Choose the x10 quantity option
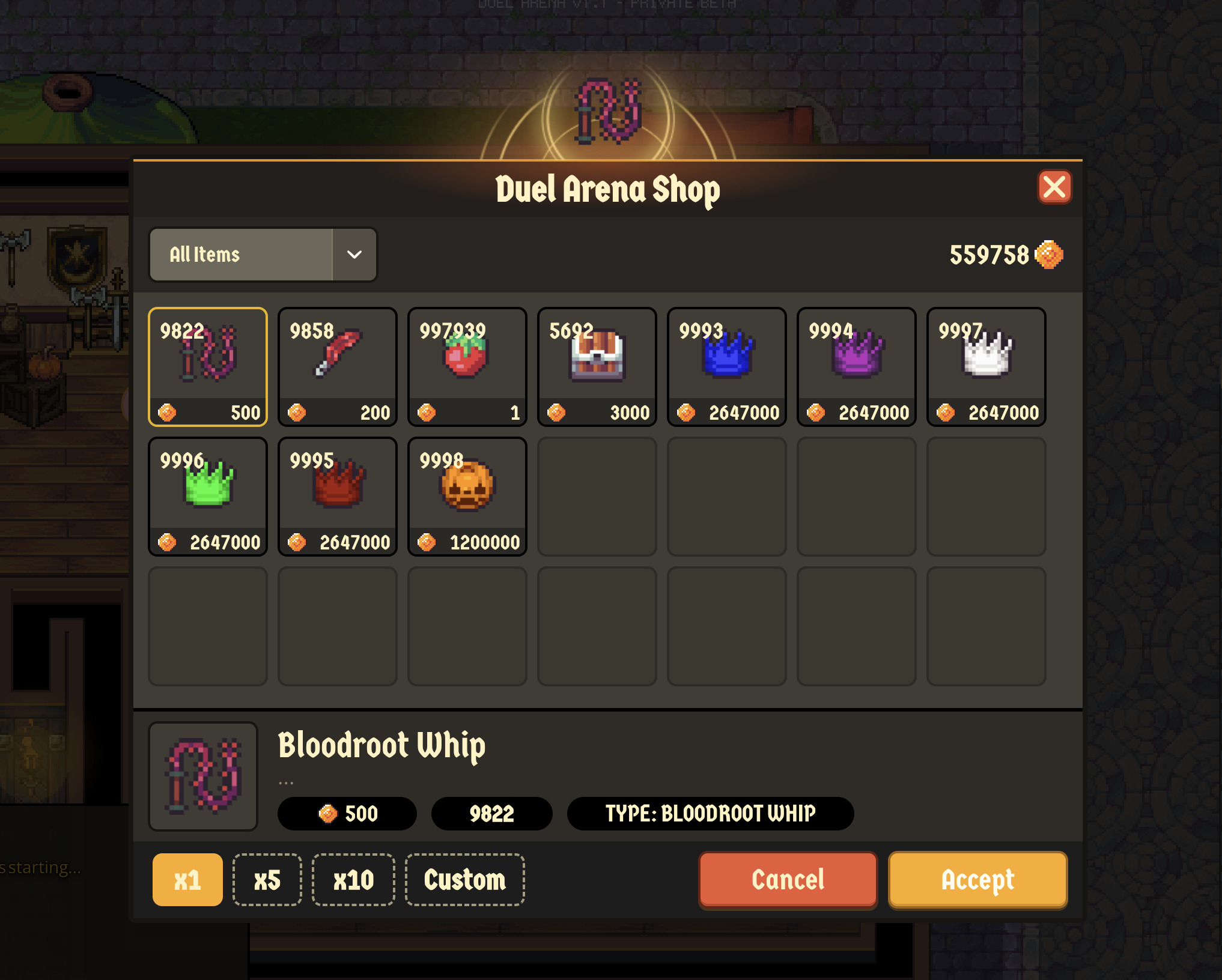Image resolution: width=1222 pixels, height=980 pixels. coord(353,880)
